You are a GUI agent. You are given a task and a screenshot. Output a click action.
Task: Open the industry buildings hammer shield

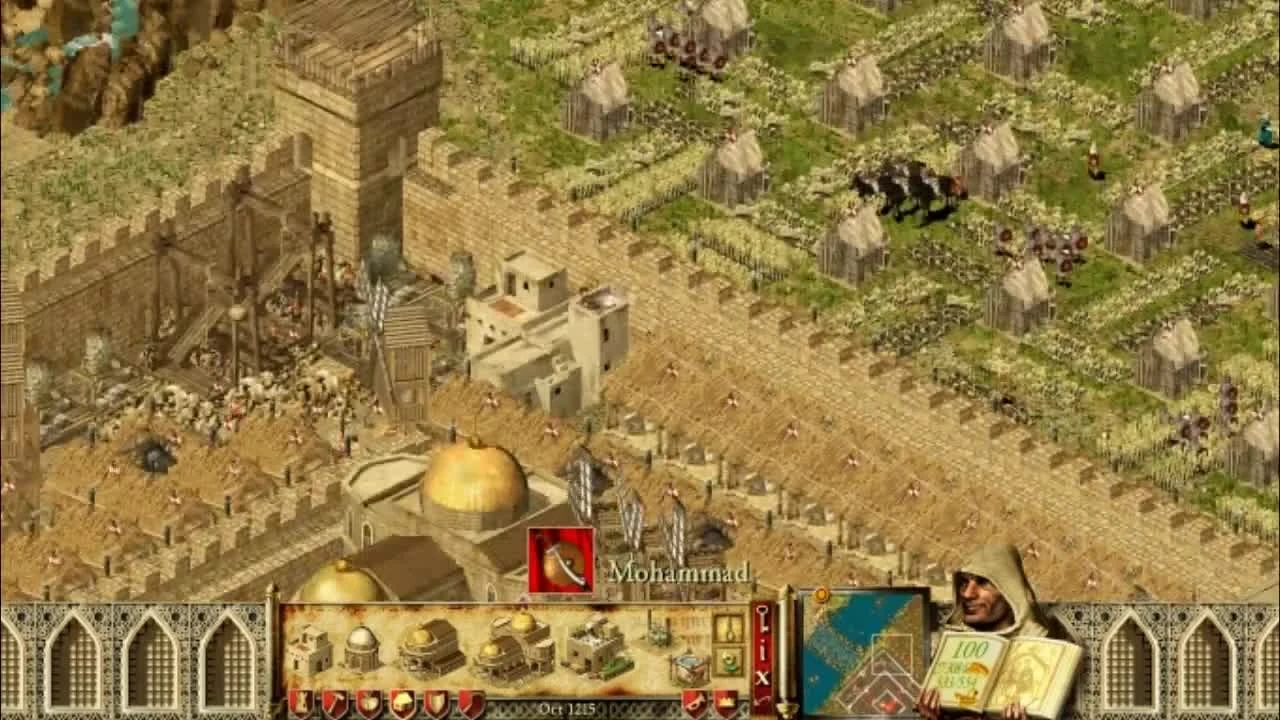point(335,703)
